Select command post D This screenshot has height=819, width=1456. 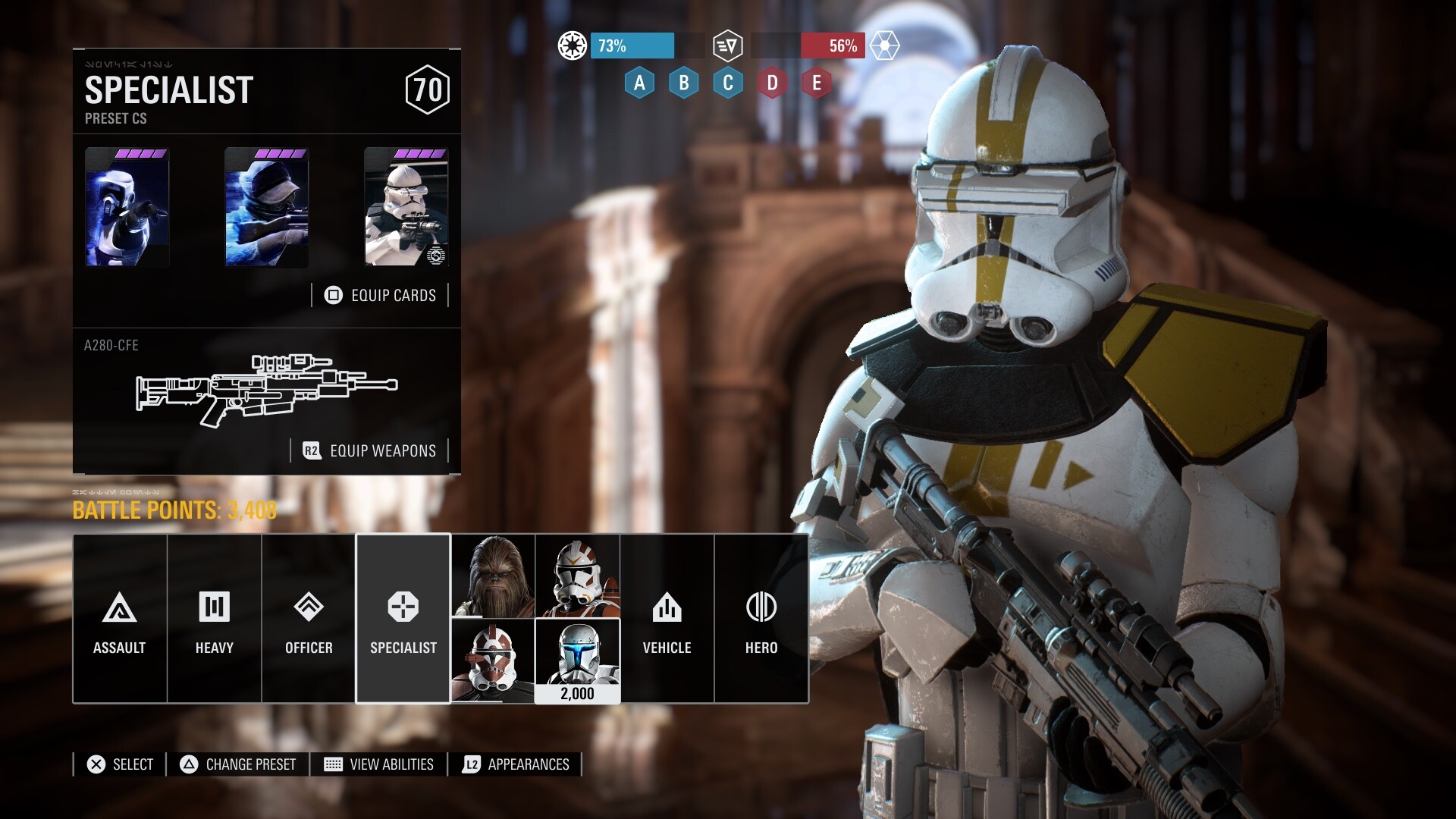tap(772, 83)
